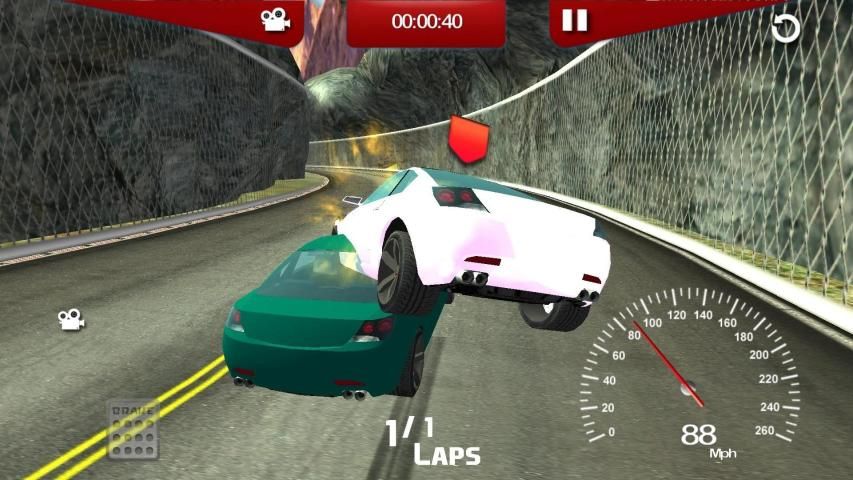Hit the brake pedal
The width and height of the screenshot is (853, 480).
click(x=133, y=429)
